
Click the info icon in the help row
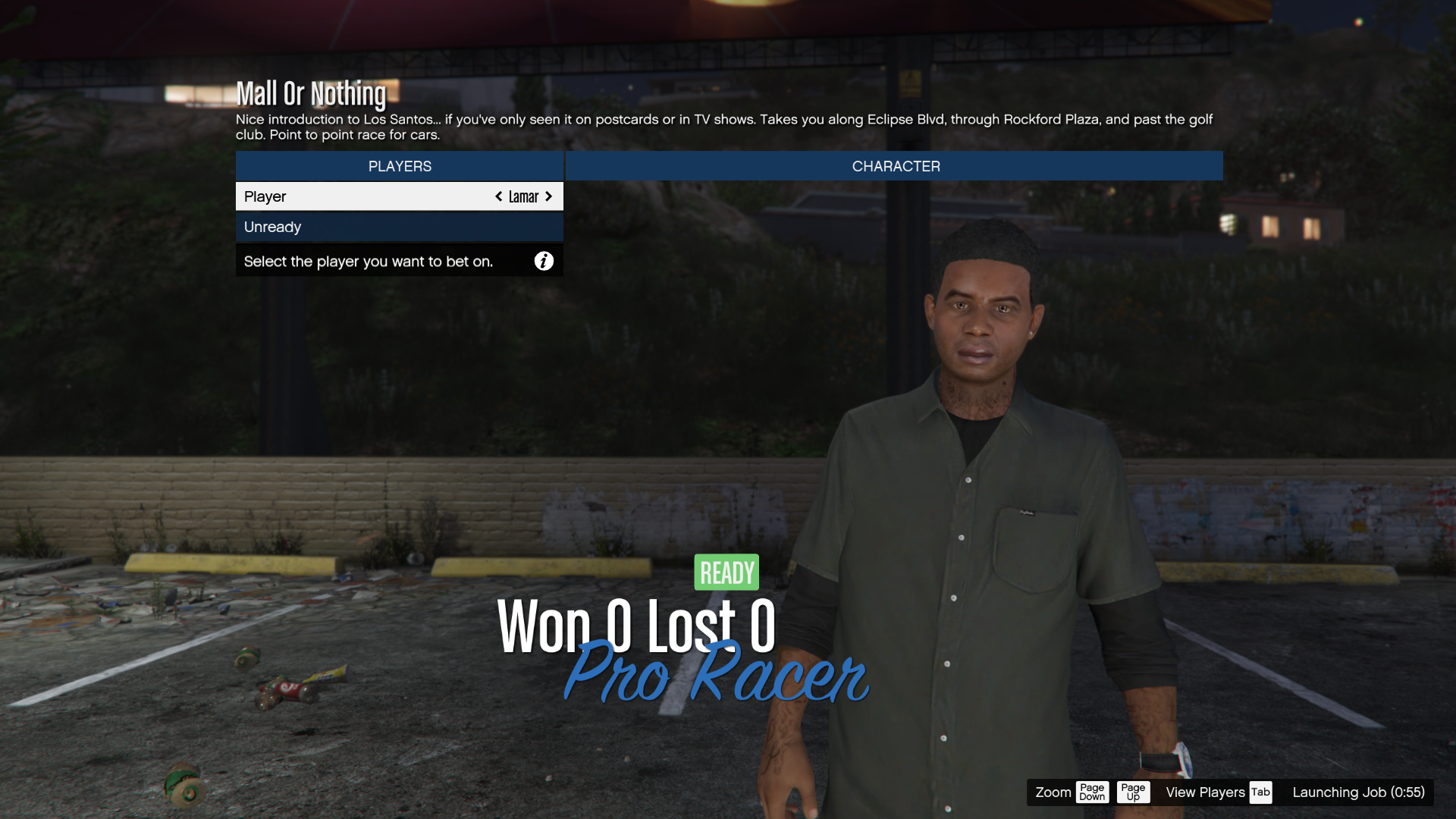click(x=544, y=261)
